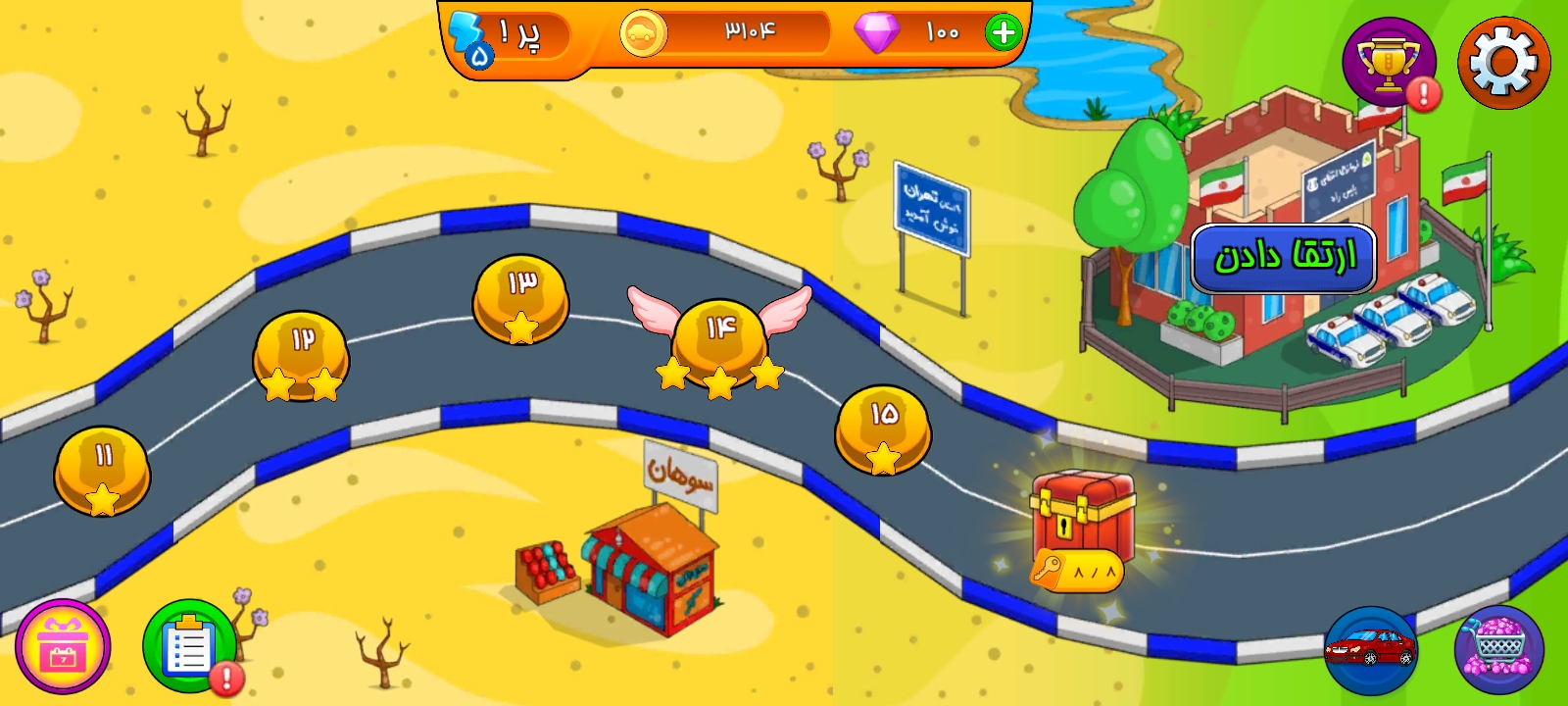Open the settings gear menu
This screenshot has height=706, width=1568.
pyautogui.click(x=1503, y=62)
